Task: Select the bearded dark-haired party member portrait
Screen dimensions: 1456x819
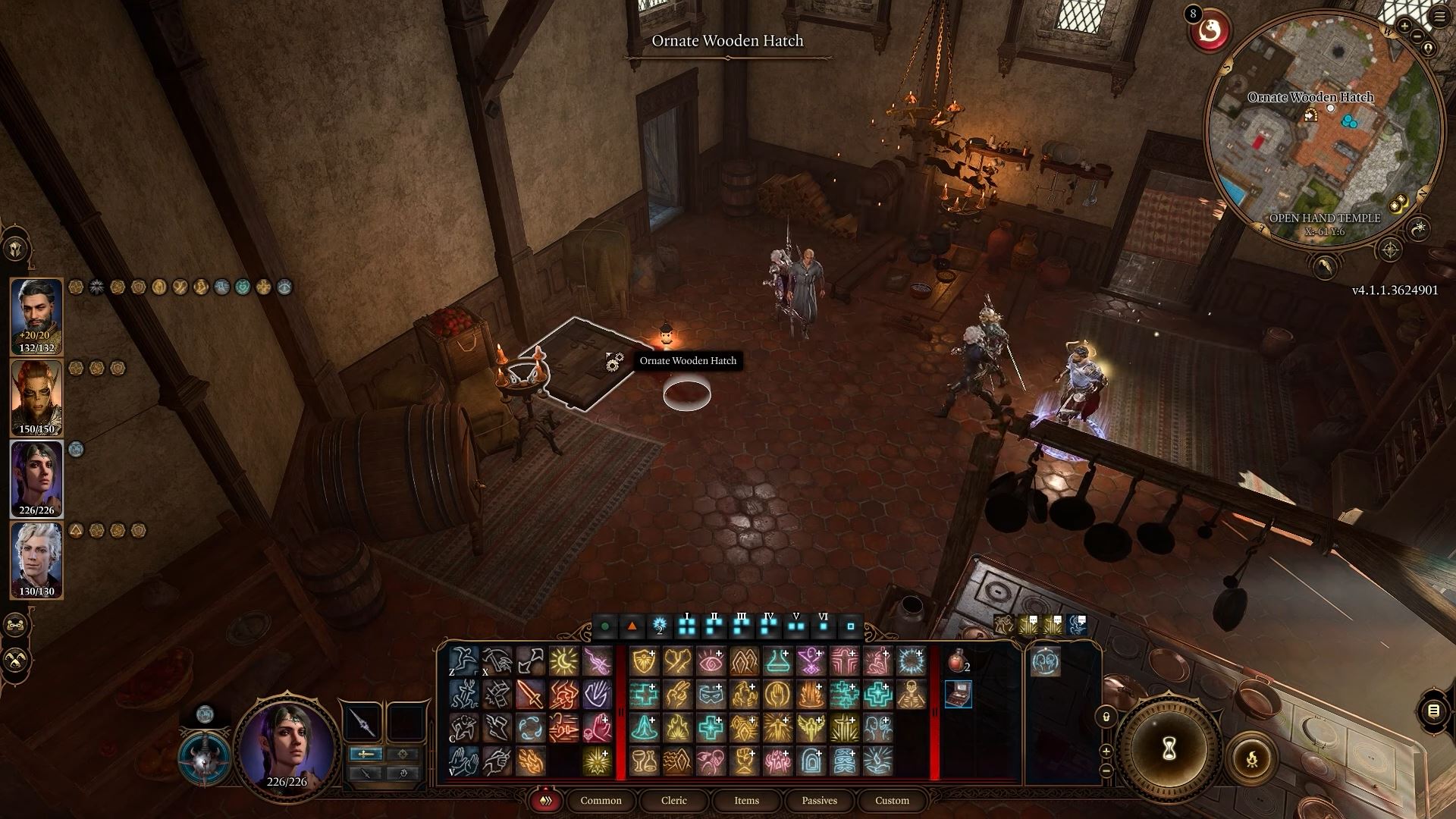Action: (x=36, y=315)
